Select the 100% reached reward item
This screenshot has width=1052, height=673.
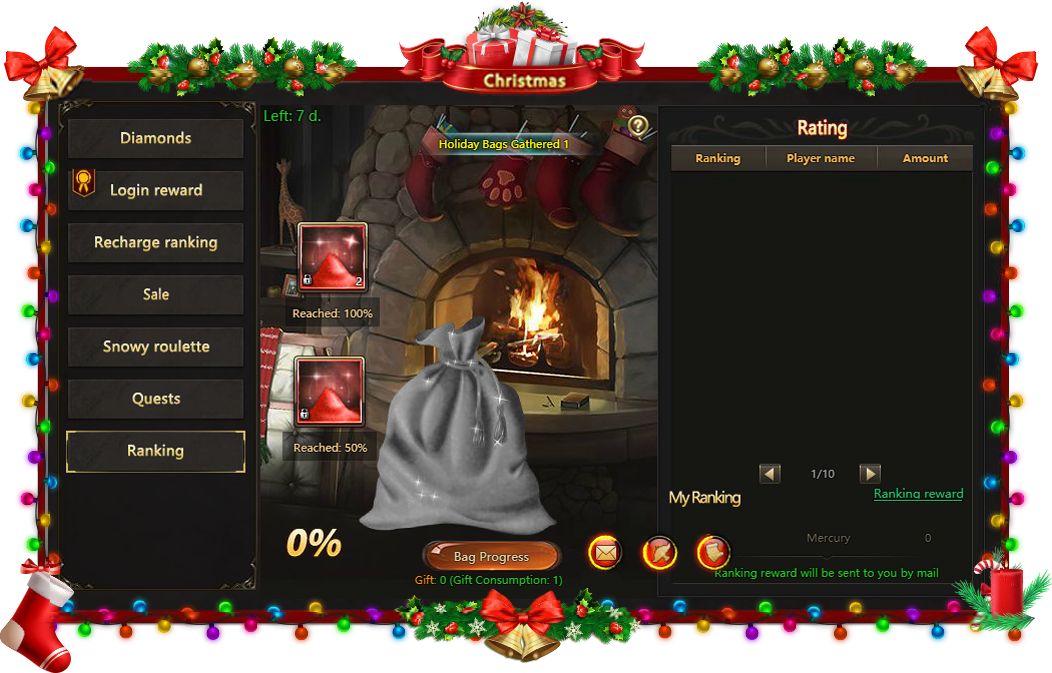point(332,257)
